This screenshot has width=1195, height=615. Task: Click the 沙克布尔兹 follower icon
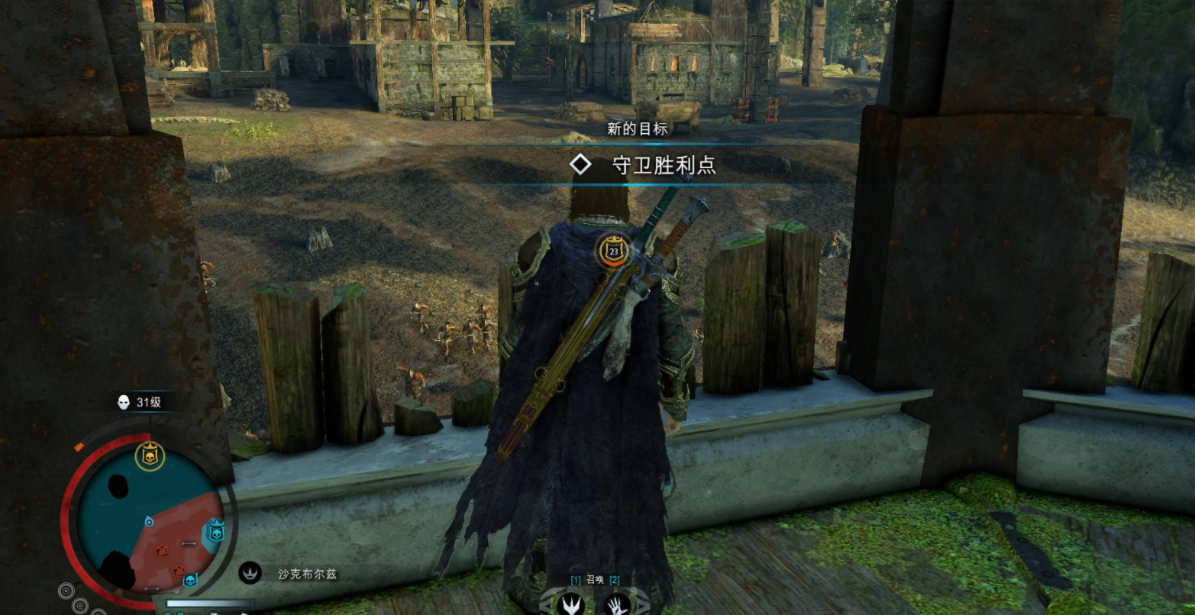(x=250, y=573)
